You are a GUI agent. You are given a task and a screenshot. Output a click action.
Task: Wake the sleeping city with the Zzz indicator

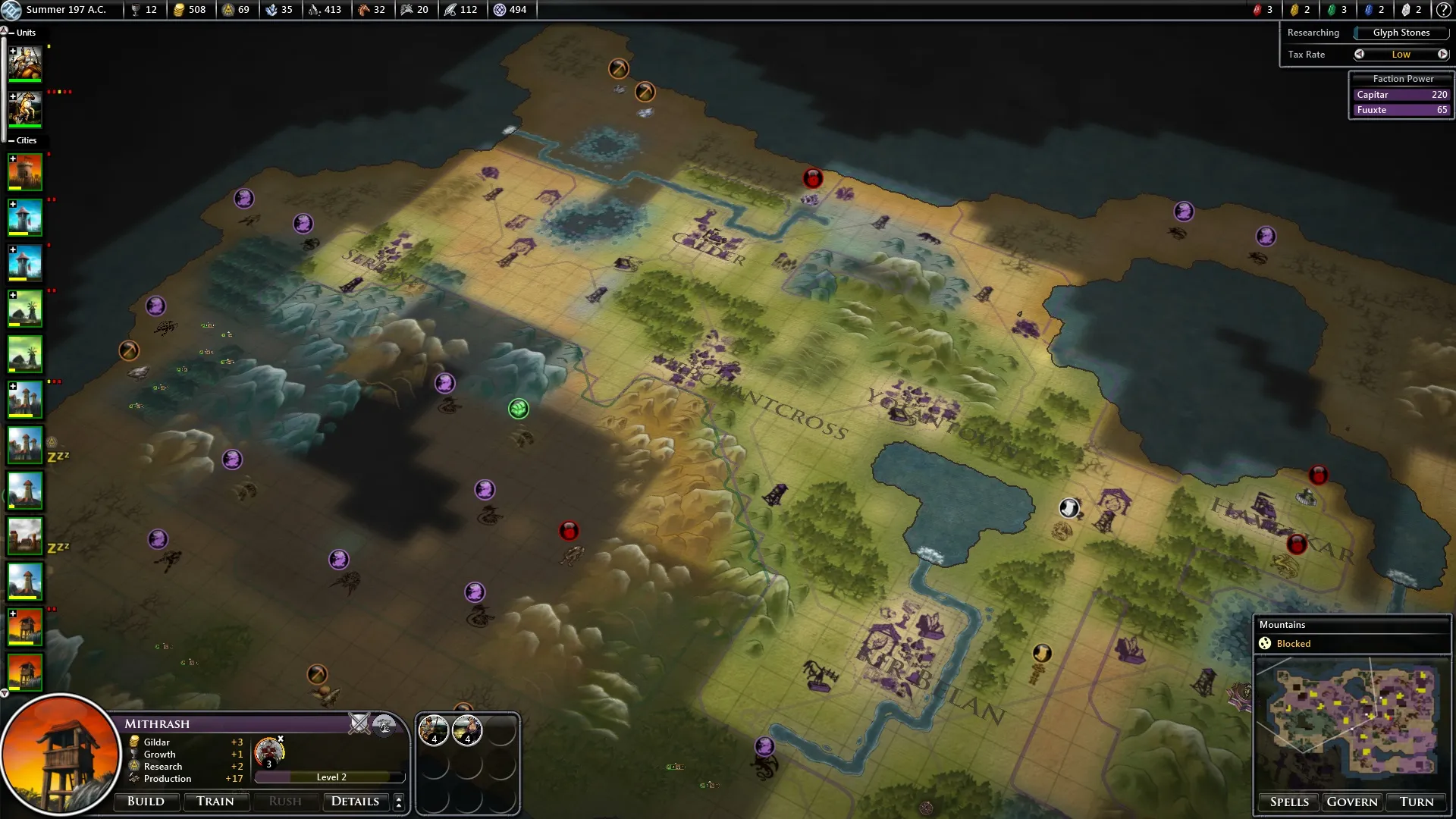[x=25, y=445]
